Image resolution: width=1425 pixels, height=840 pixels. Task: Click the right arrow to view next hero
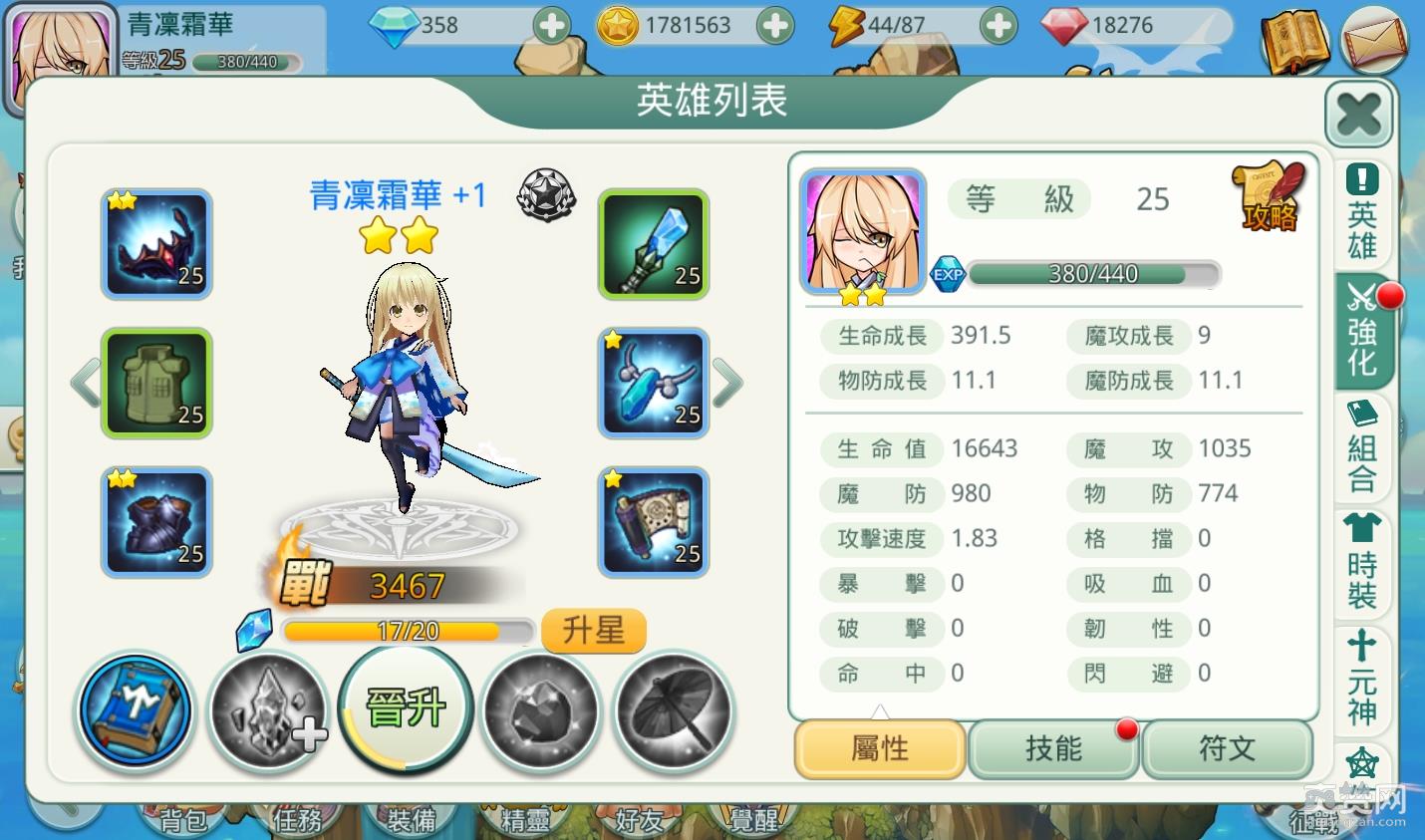click(x=726, y=383)
